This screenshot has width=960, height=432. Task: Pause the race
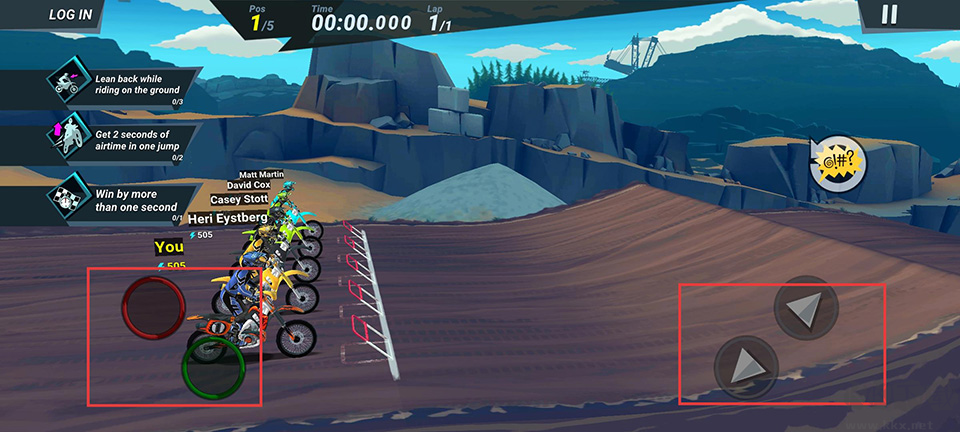[889, 14]
